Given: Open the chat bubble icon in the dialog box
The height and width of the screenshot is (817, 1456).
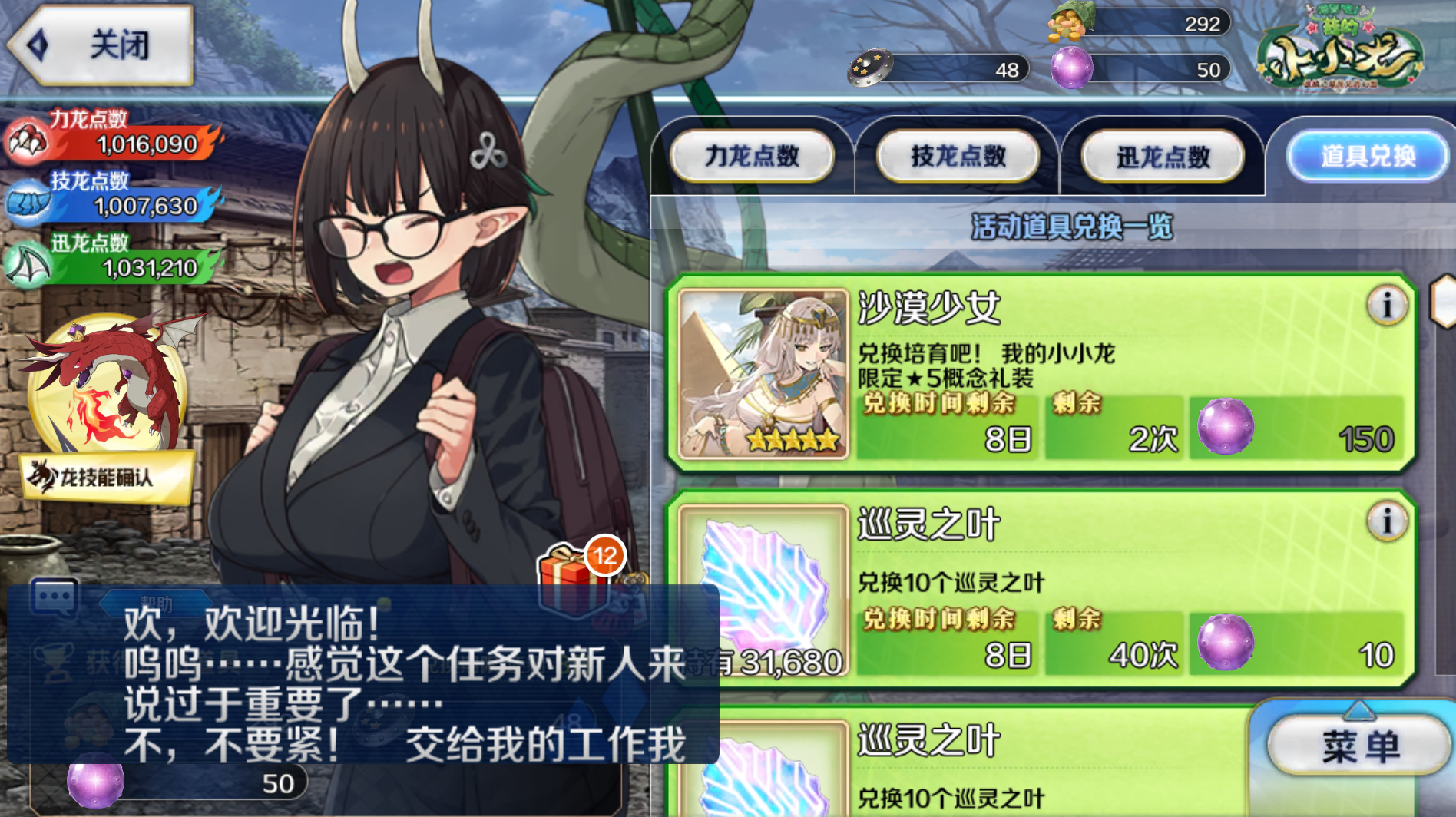Looking at the screenshot, I should click(52, 596).
